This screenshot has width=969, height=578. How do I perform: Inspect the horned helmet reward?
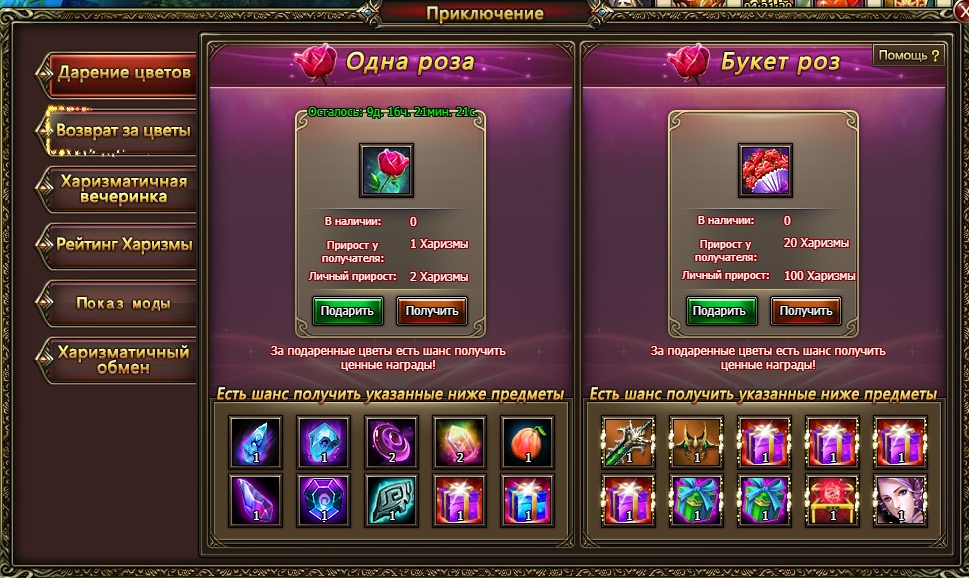696,443
